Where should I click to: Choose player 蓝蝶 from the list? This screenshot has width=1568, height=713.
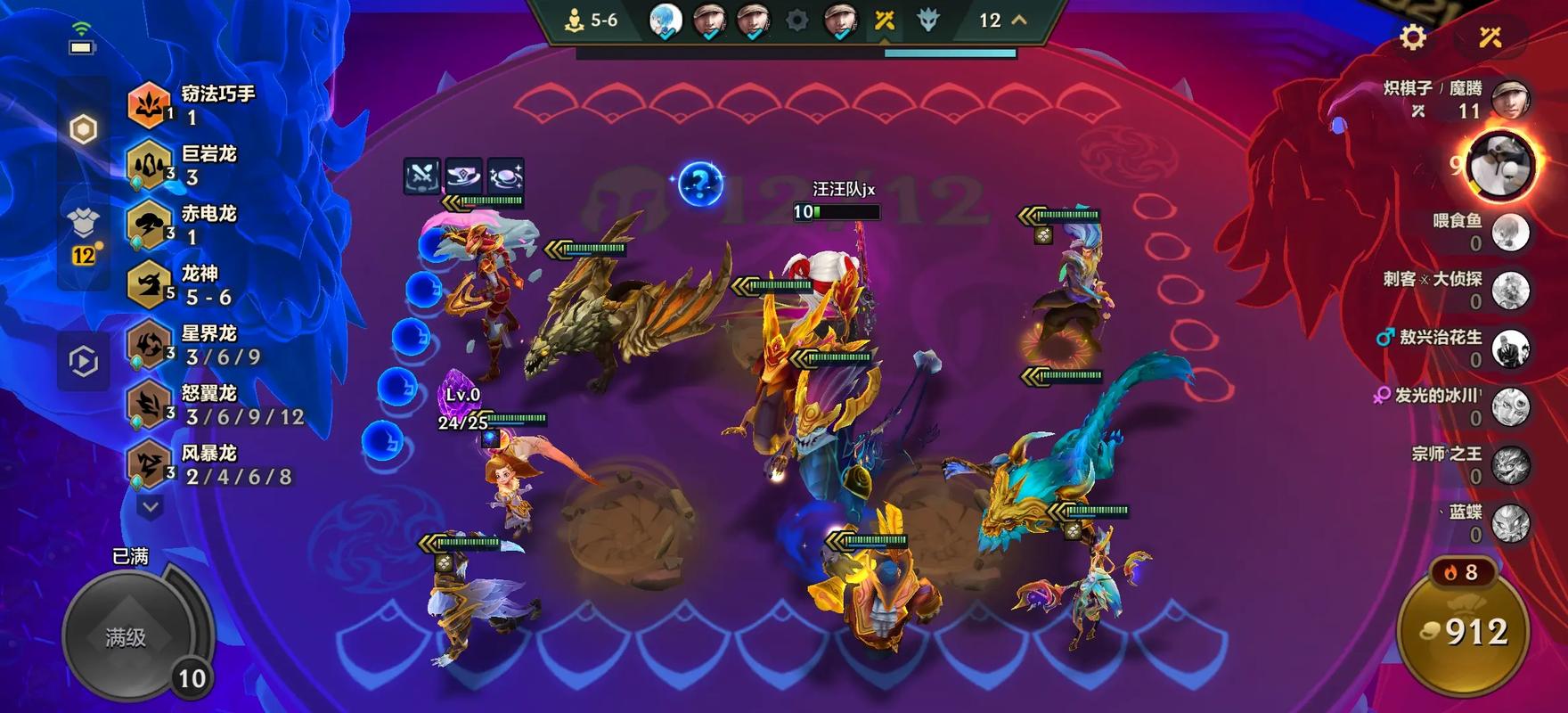point(1509,523)
